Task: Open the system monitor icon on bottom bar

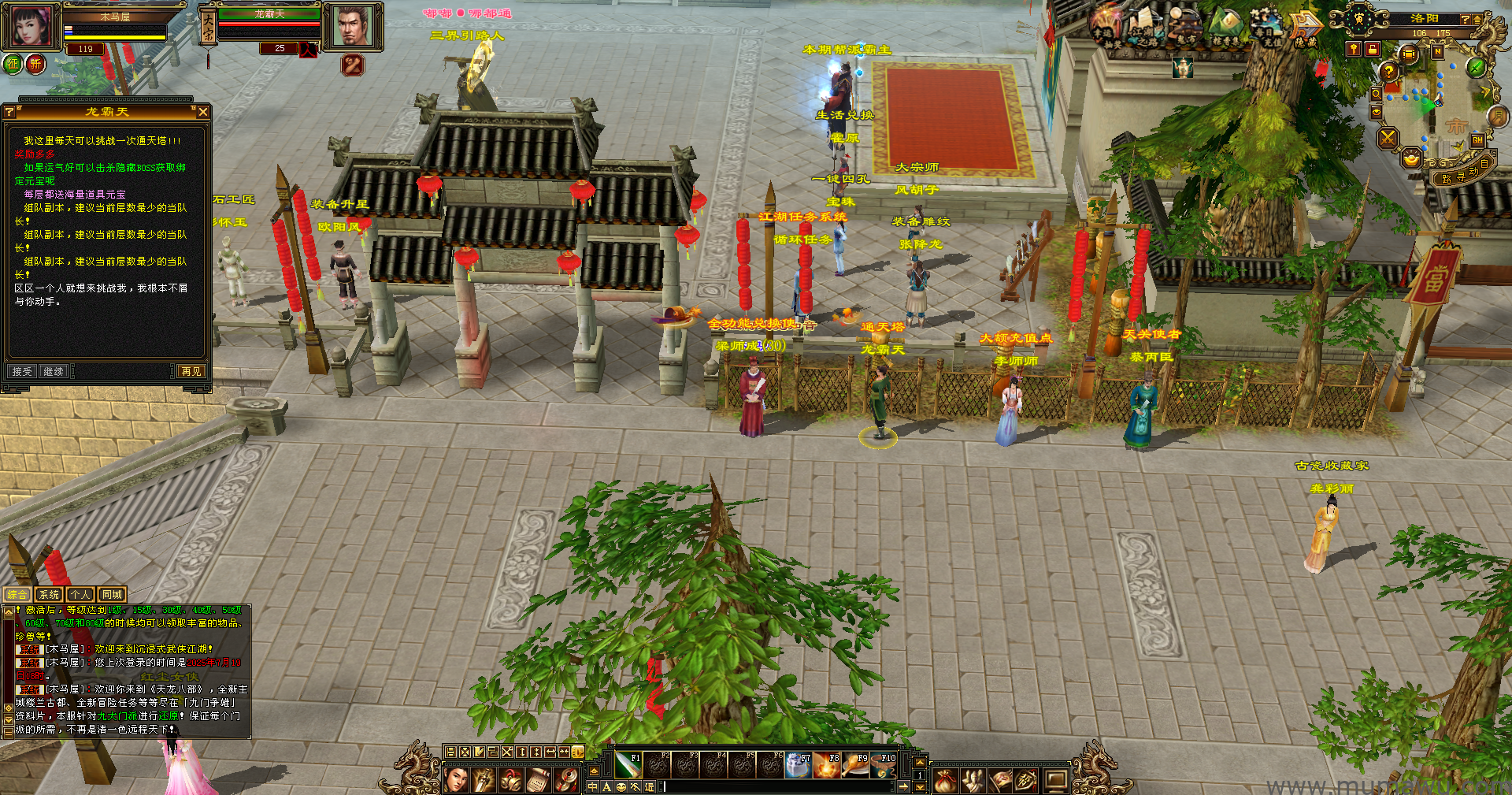Action: point(1055,781)
